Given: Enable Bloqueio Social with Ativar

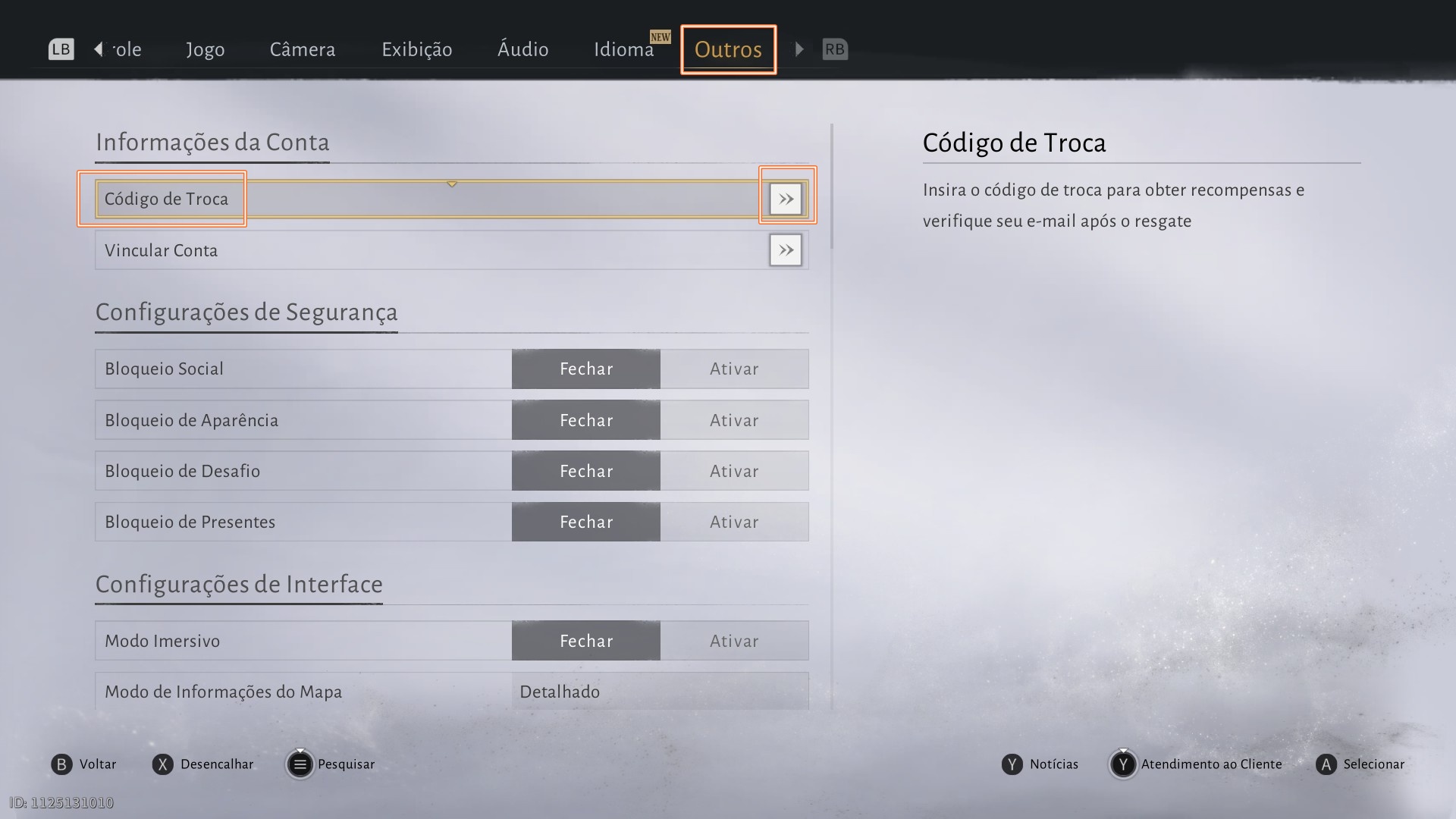Looking at the screenshot, I should pos(733,369).
